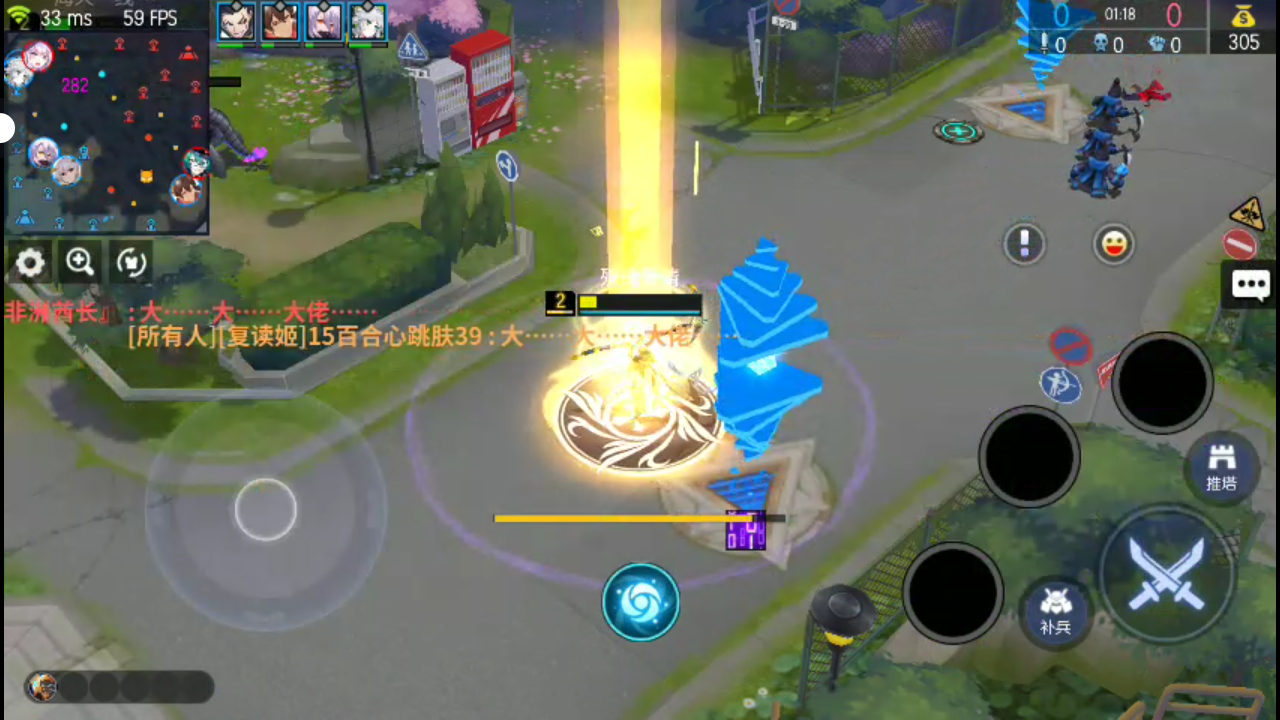Select the minimap zoom-in magnifier icon

(80, 262)
